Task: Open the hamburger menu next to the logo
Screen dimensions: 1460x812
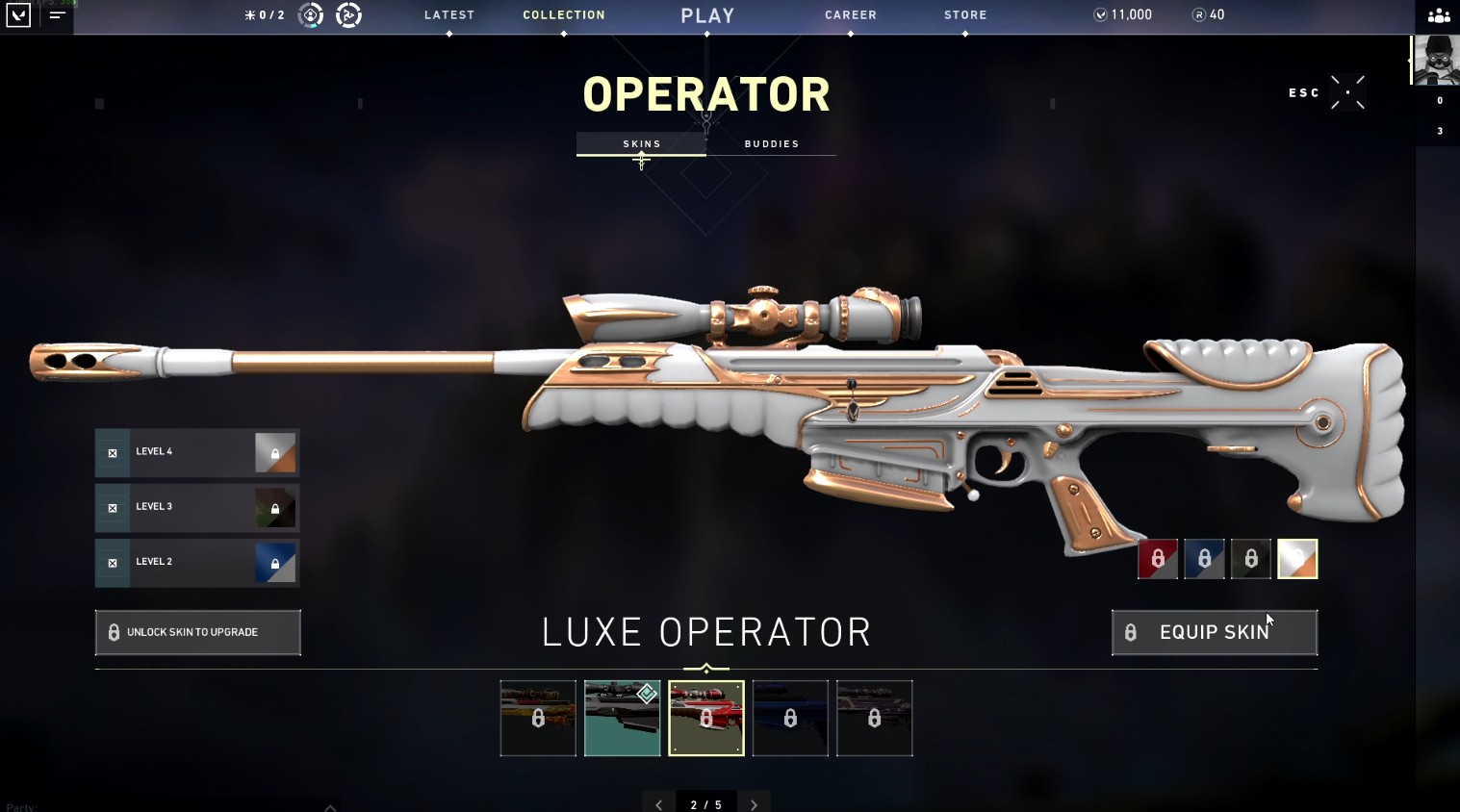Action: (x=58, y=16)
